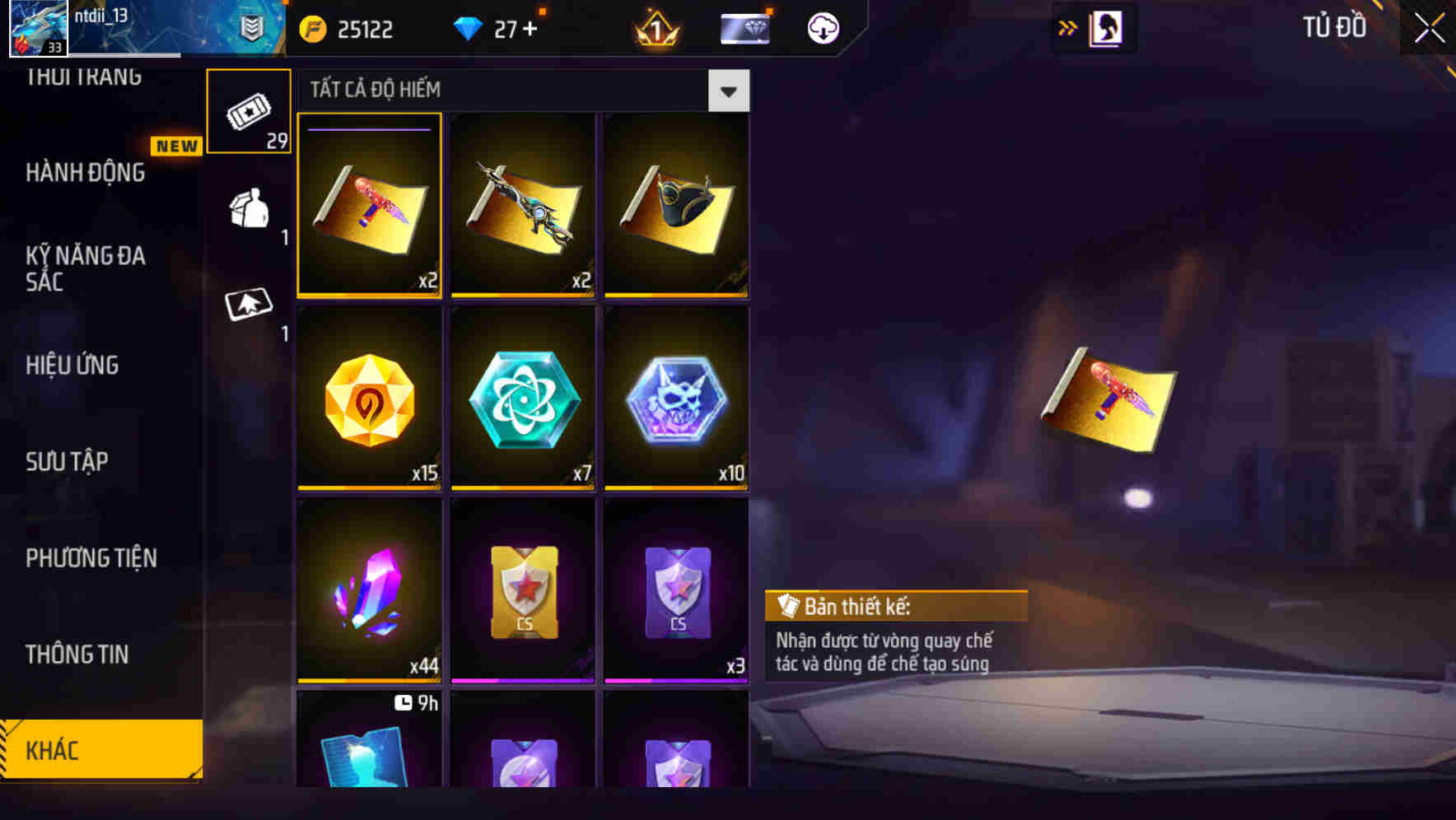Click the ntdii_13 player avatar
This screenshot has width=1456, height=820.
click(33, 27)
